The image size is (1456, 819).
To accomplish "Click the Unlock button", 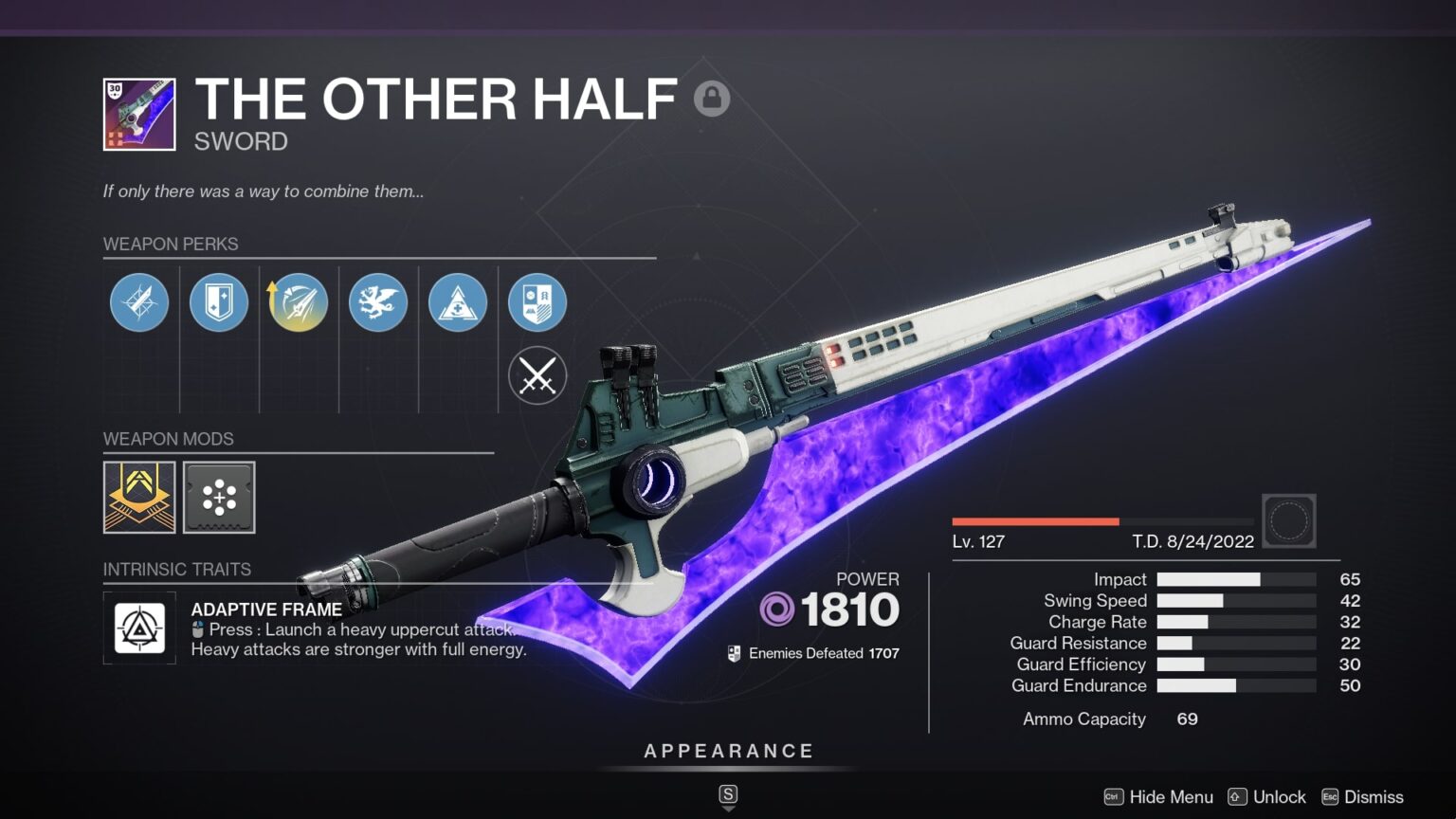I will coord(1279,797).
